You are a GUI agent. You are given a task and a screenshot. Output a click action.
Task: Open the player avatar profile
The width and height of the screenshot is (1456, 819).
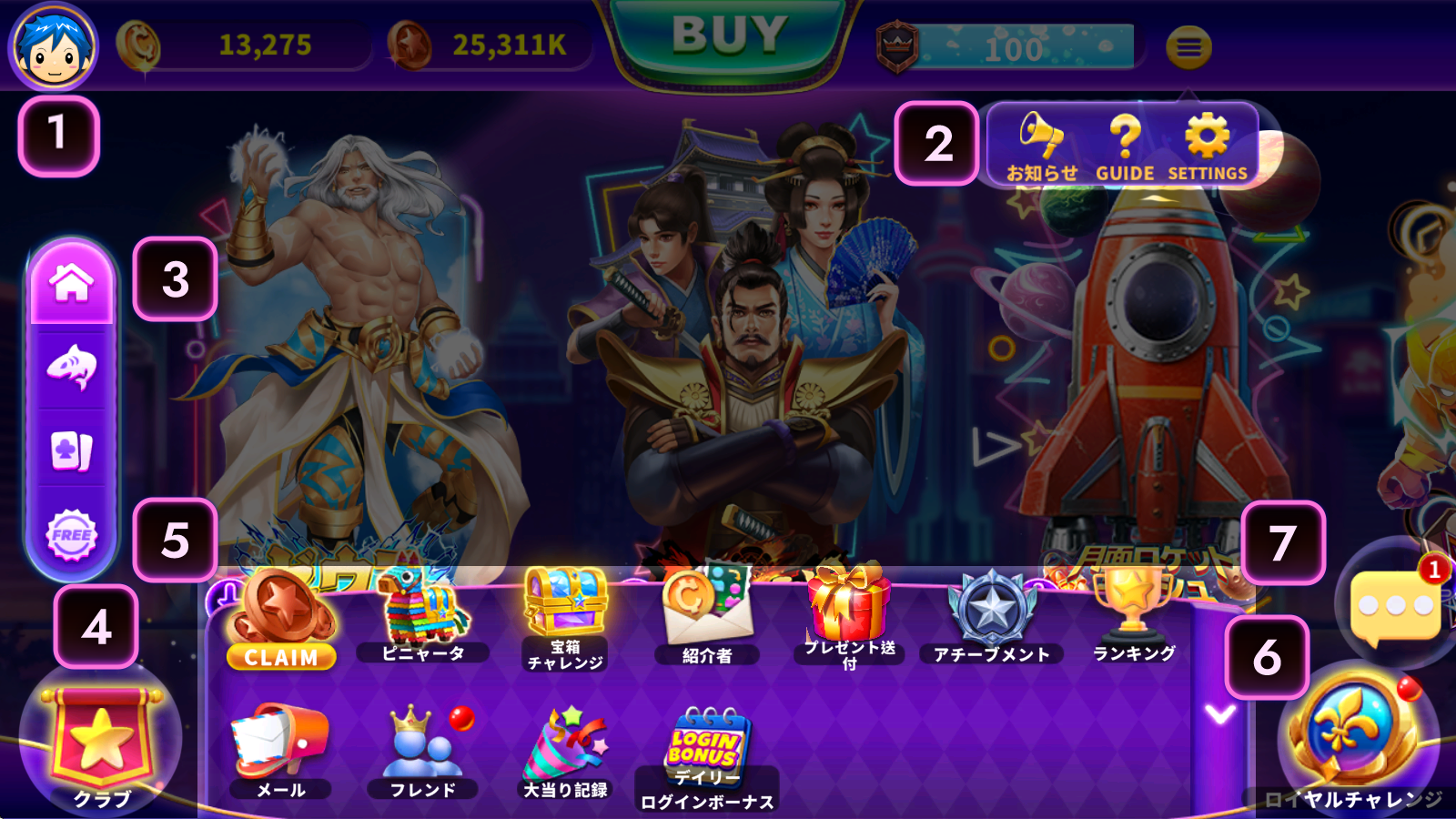coord(53,45)
